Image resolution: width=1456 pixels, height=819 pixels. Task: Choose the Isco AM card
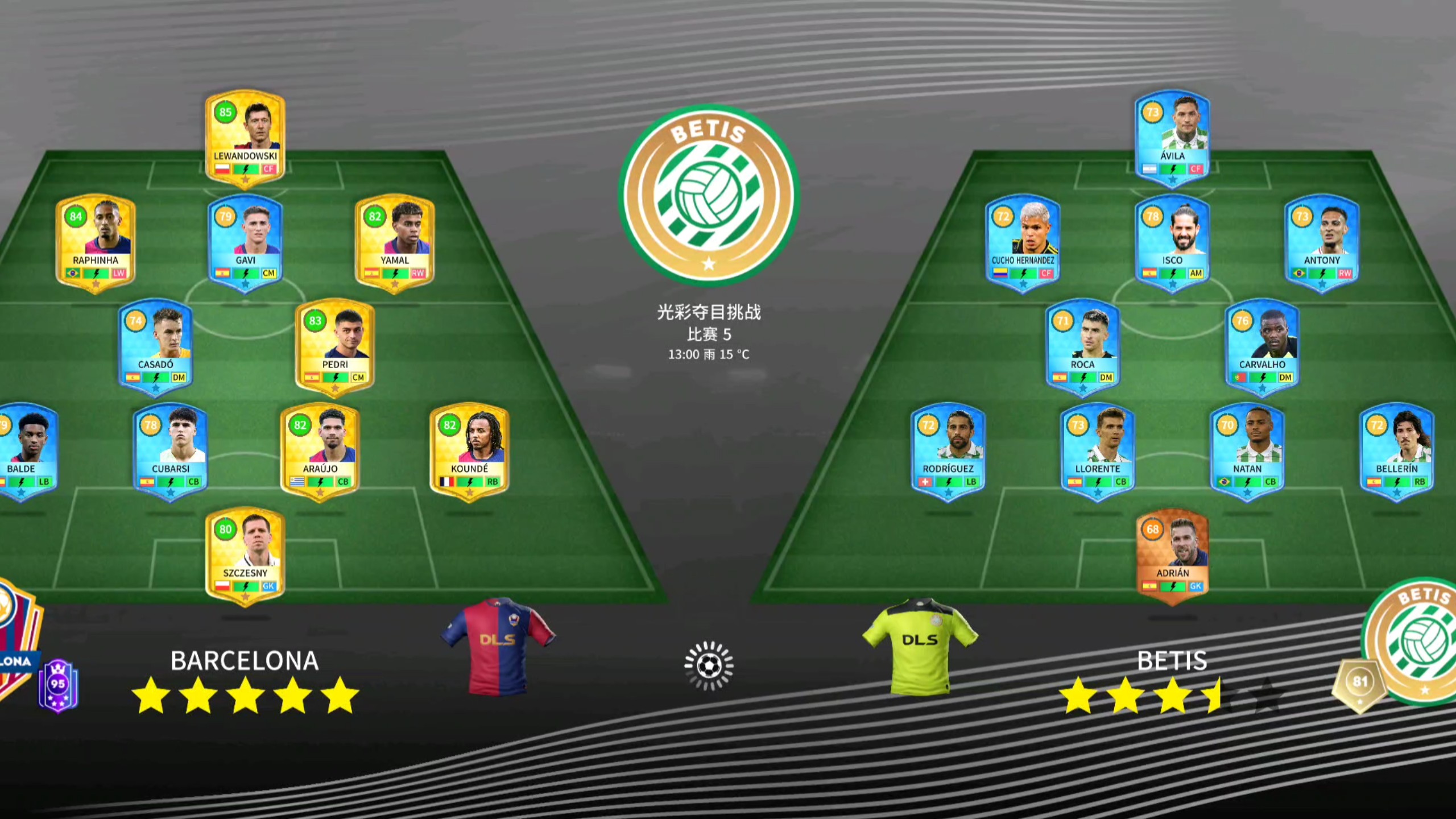coord(1172,242)
